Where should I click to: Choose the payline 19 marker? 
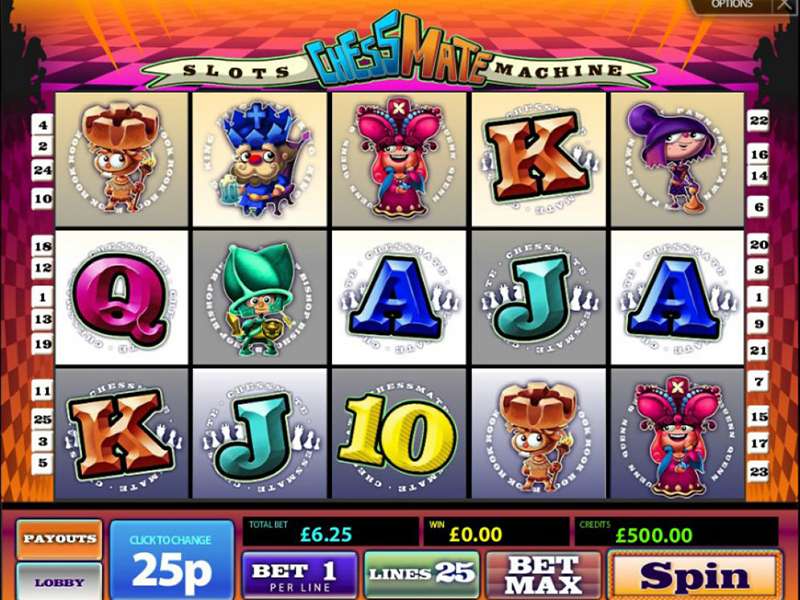43,343
